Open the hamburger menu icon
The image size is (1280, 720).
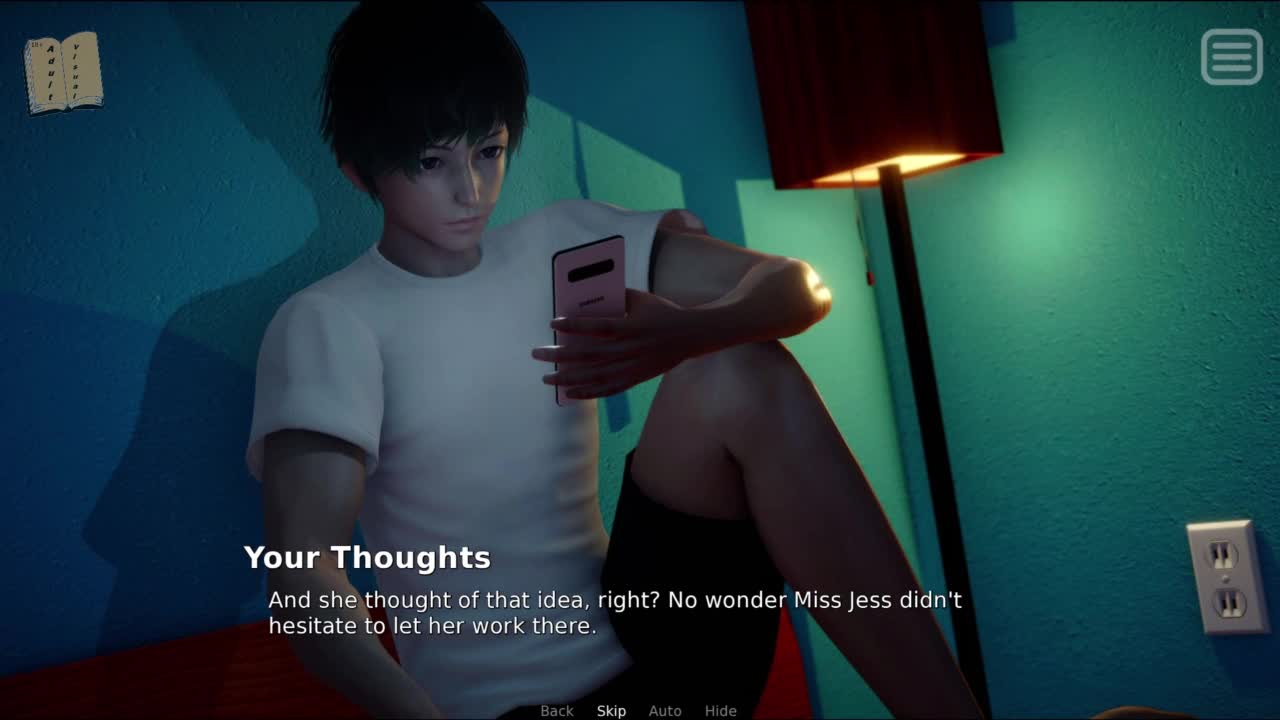click(x=1231, y=57)
